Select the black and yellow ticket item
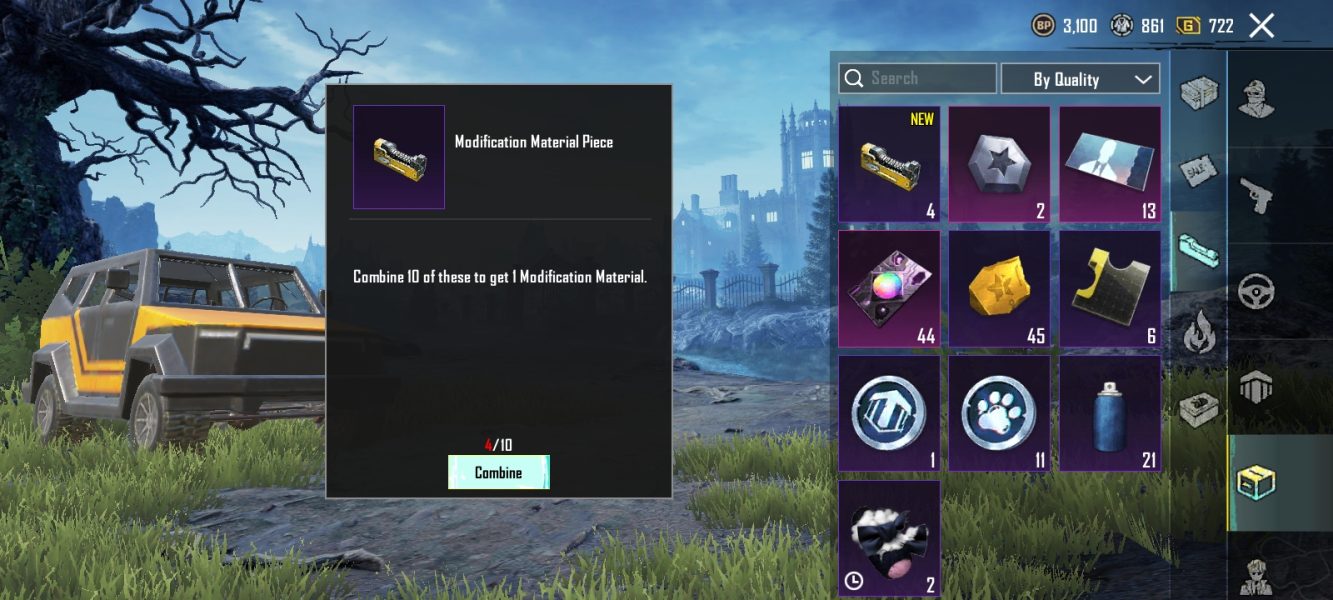 [x=1110, y=289]
